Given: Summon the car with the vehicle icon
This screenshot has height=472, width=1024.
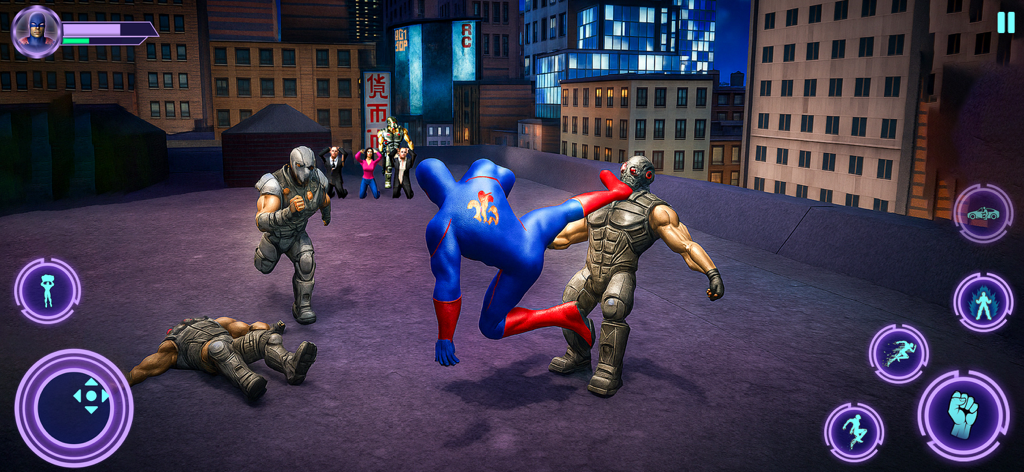Looking at the screenshot, I should [x=982, y=213].
